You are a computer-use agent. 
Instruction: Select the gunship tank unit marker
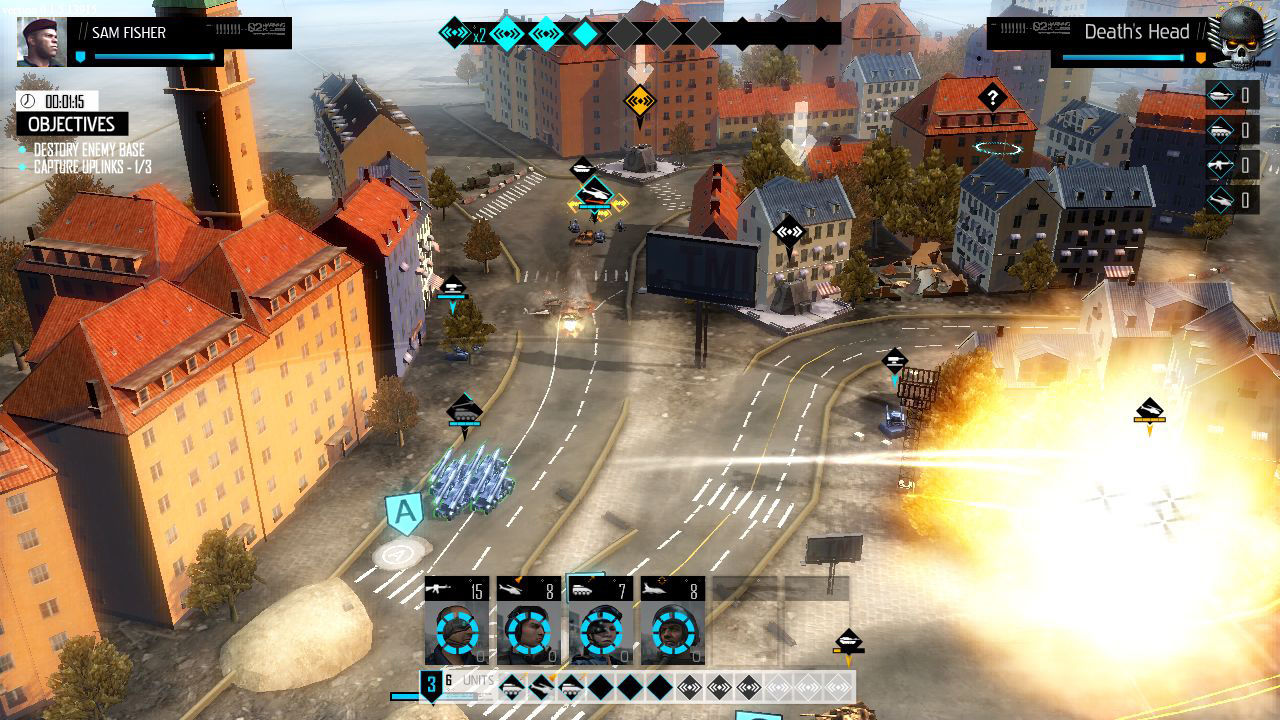[x=464, y=409]
